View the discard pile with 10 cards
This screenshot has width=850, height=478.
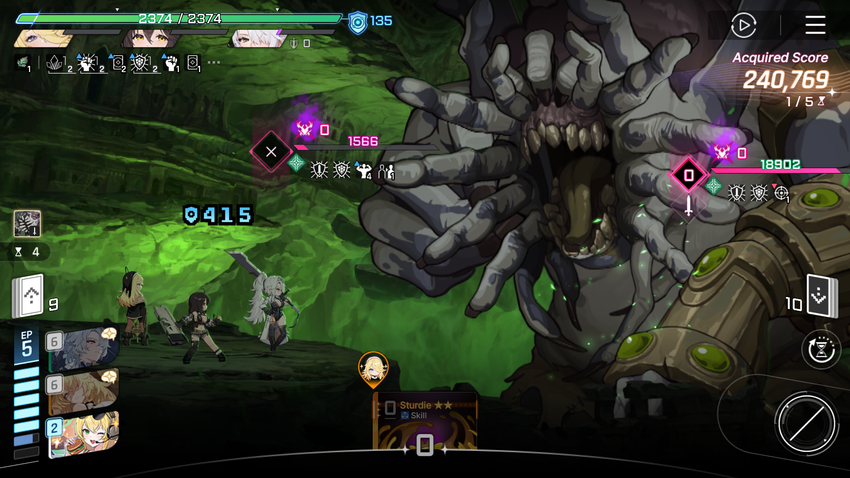pyautogui.click(x=821, y=296)
